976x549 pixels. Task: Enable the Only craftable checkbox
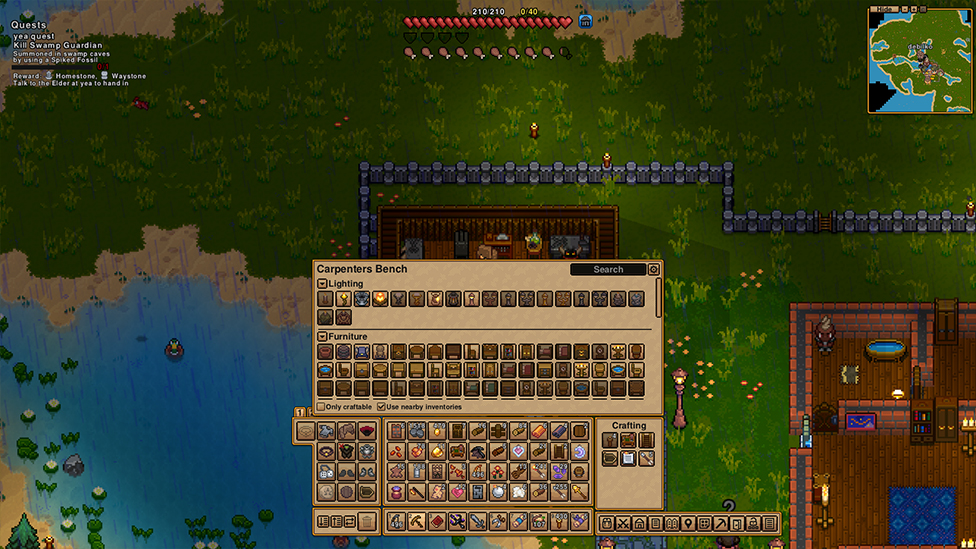[321, 406]
